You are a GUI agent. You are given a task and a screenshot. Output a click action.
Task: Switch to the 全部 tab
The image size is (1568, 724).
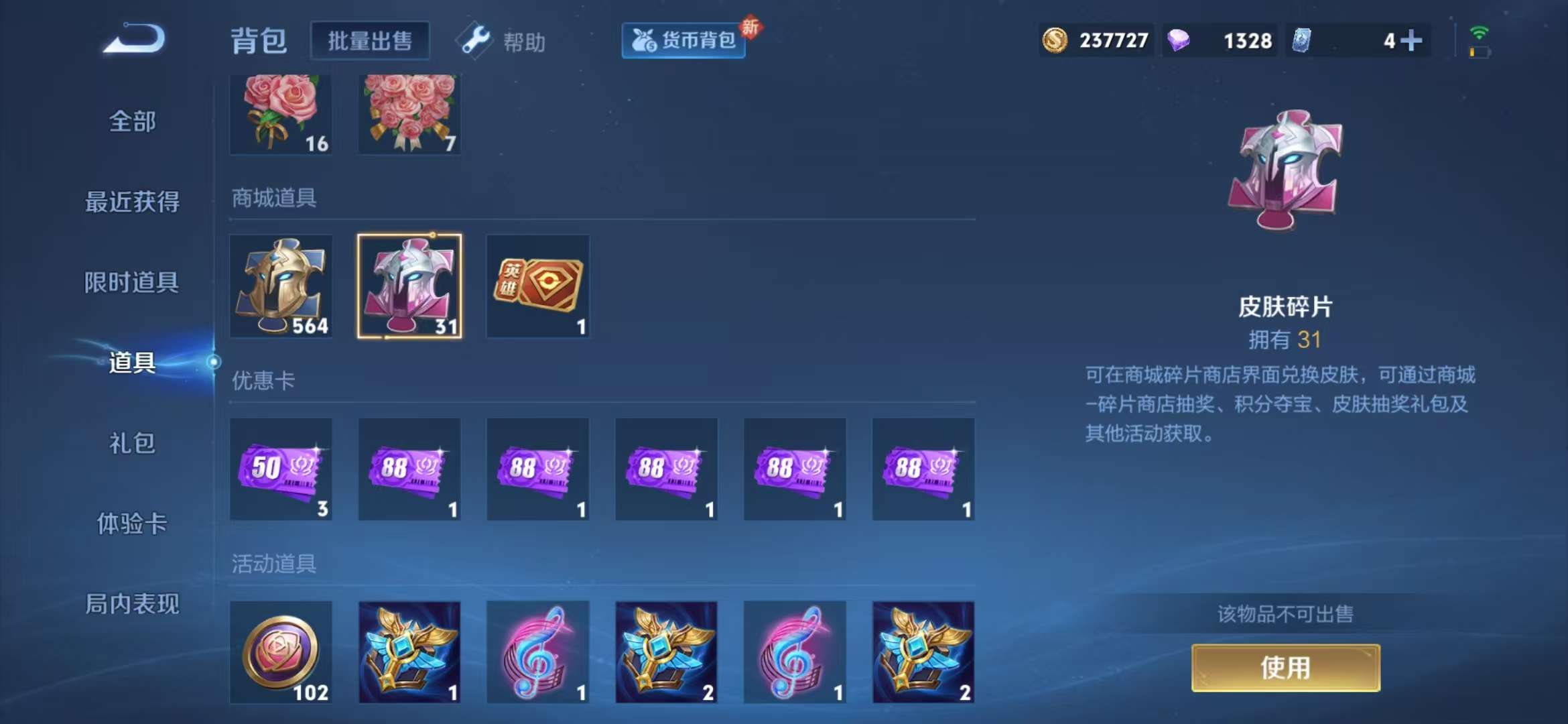[131, 121]
